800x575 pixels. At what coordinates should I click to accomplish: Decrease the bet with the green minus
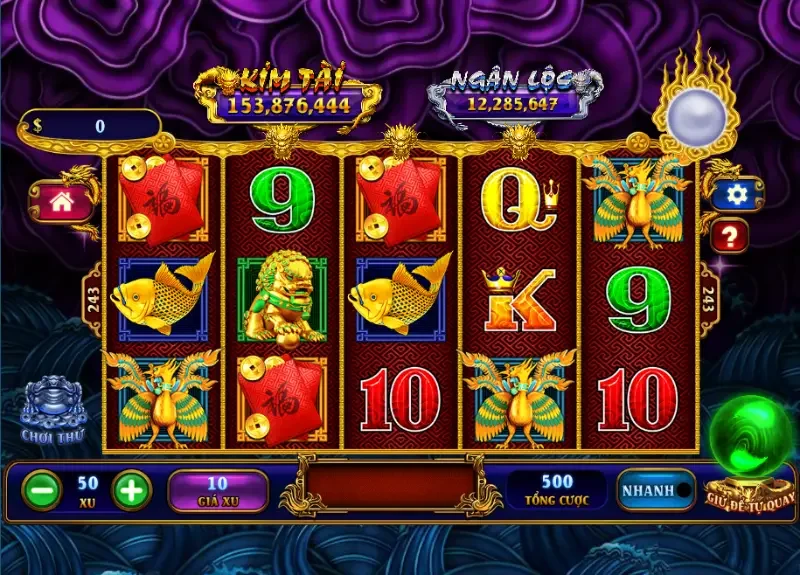point(41,489)
